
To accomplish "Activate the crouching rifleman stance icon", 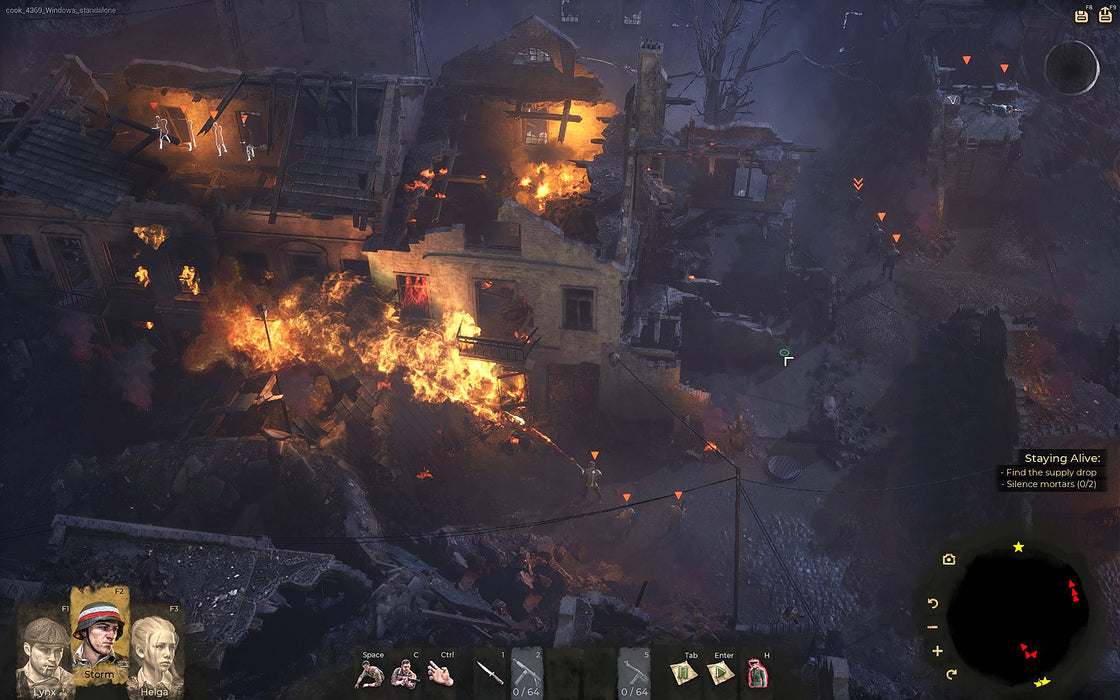I will coord(404,673).
